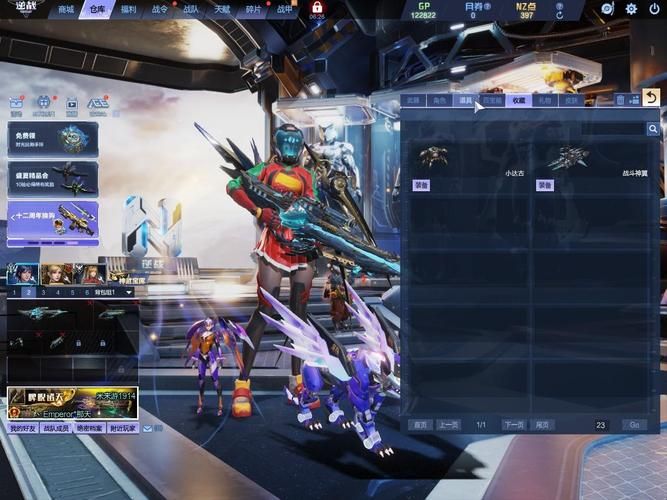Open the 十二周年换购 banner
667x500 pixels.
tap(53, 218)
